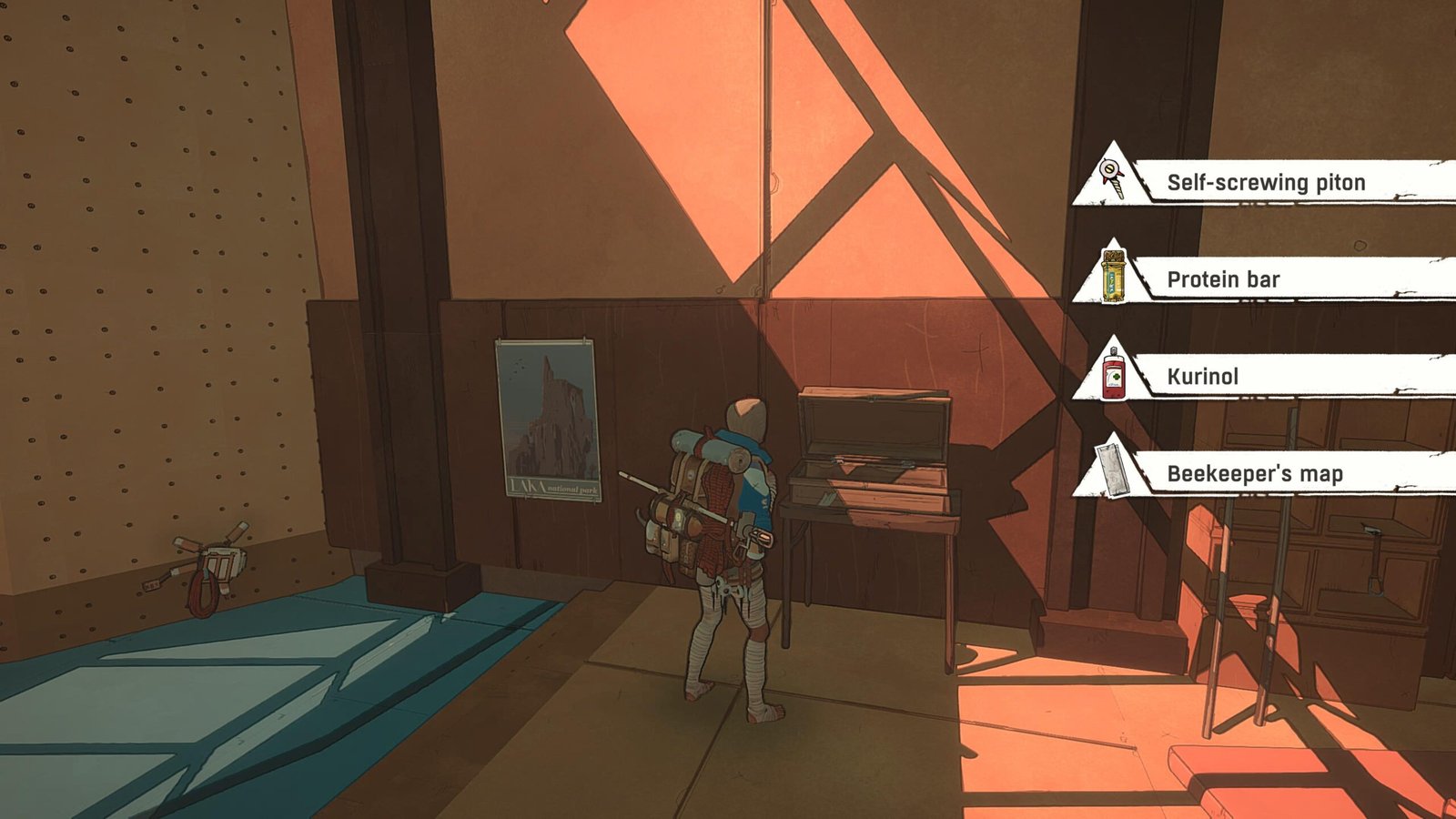
Task: Click the Self-screwing piton icon
Action: coord(1111,174)
